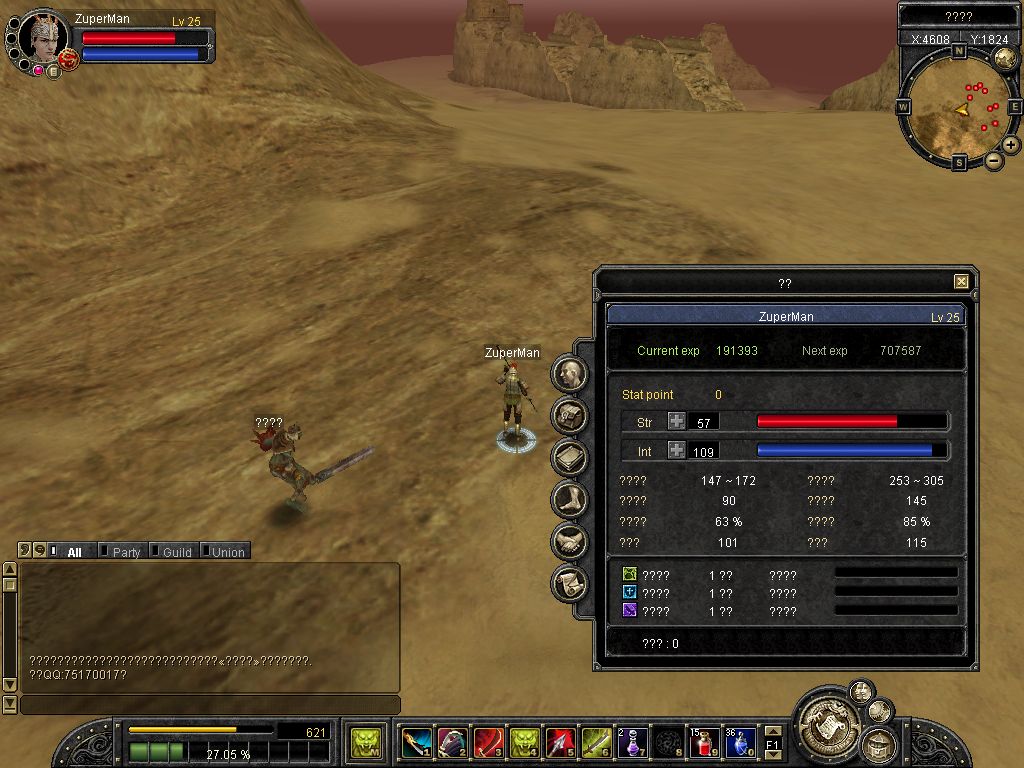Switch chat to the Party tab
This screenshot has height=768, width=1024.
125,552
